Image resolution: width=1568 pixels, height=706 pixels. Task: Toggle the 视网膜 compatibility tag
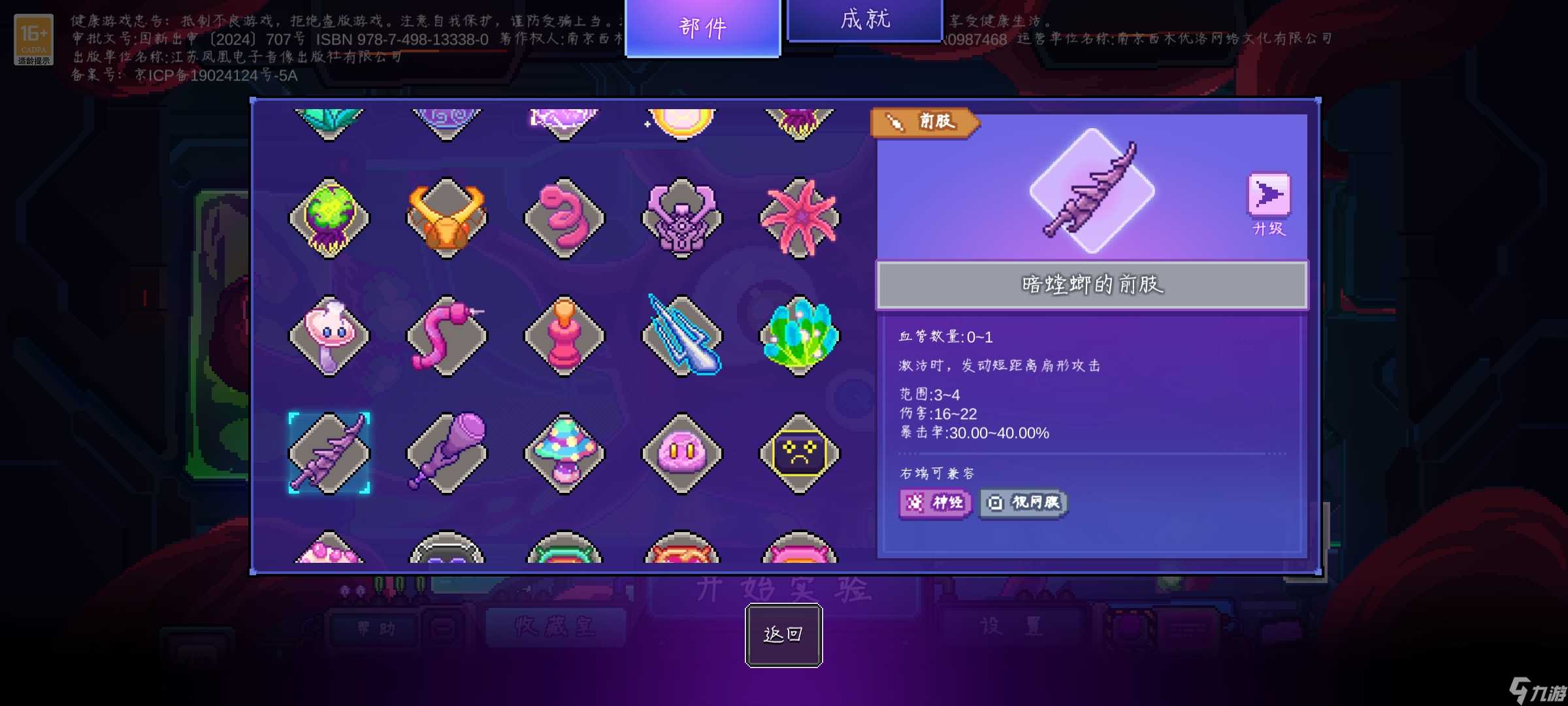pyautogui.click(x=1023, y=503)
